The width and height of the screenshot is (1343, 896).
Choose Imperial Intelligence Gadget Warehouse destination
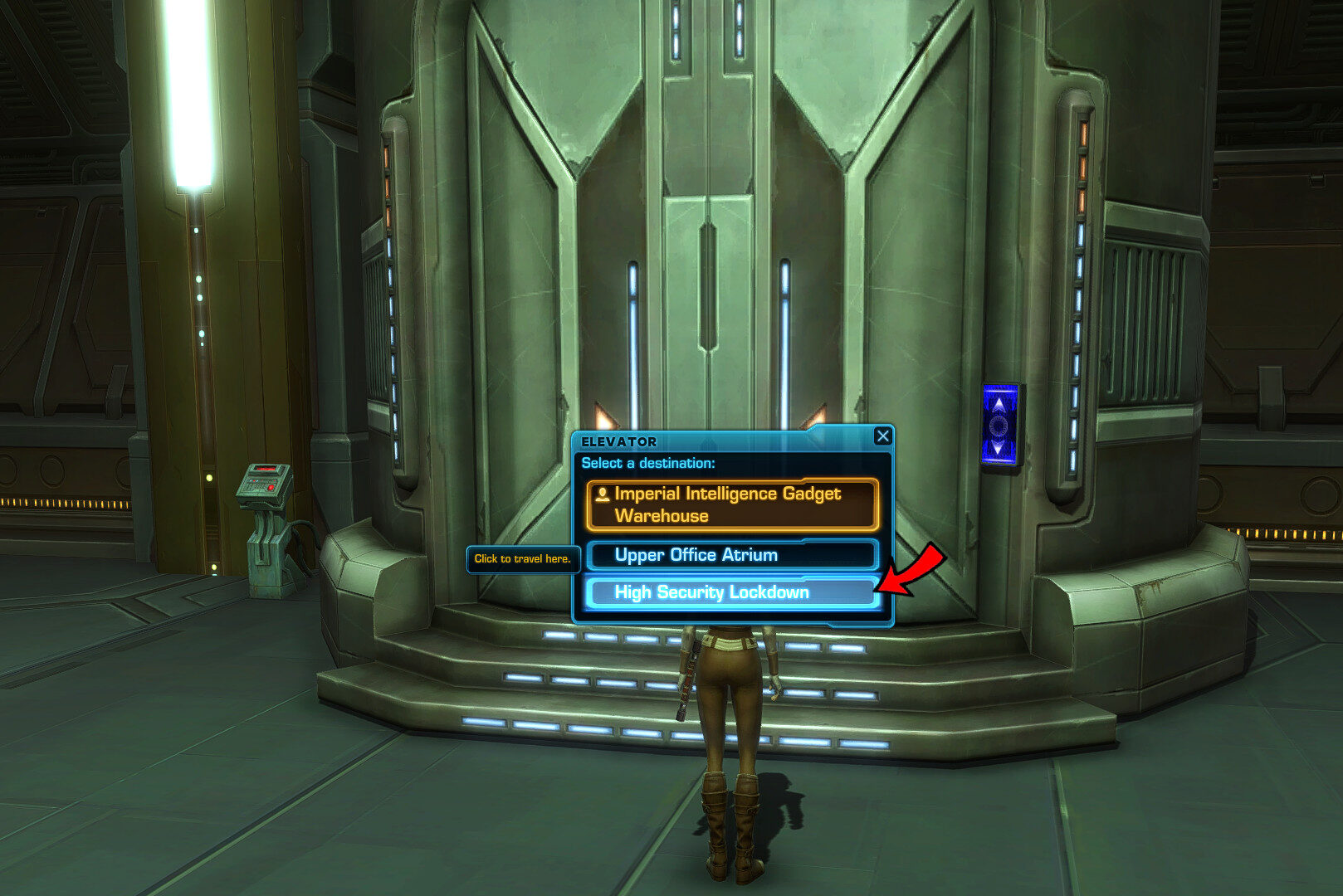[x=731, y=504]
